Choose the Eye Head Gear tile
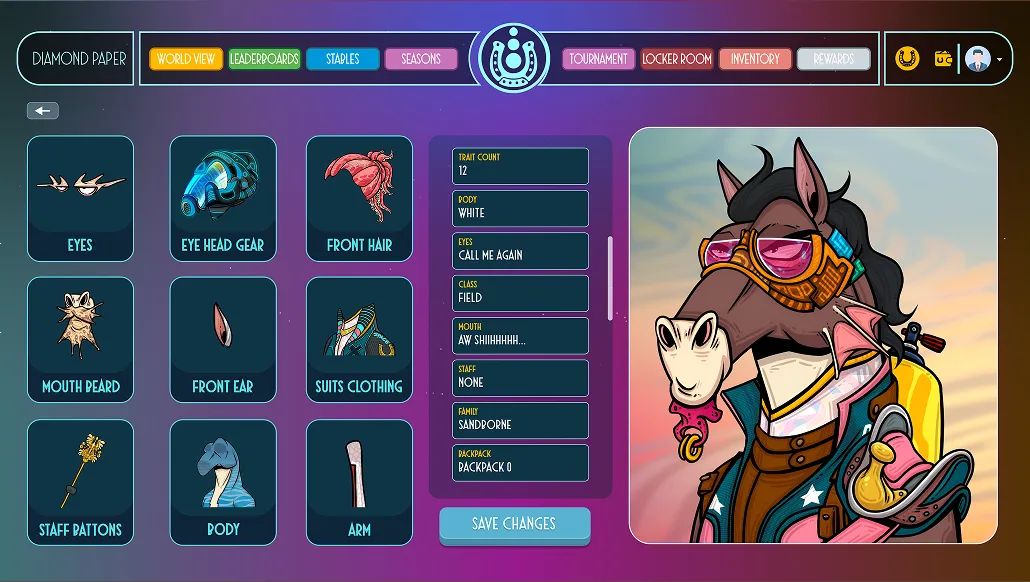Viewport: 1030px width, 582px height. click(x=222, y=198)
